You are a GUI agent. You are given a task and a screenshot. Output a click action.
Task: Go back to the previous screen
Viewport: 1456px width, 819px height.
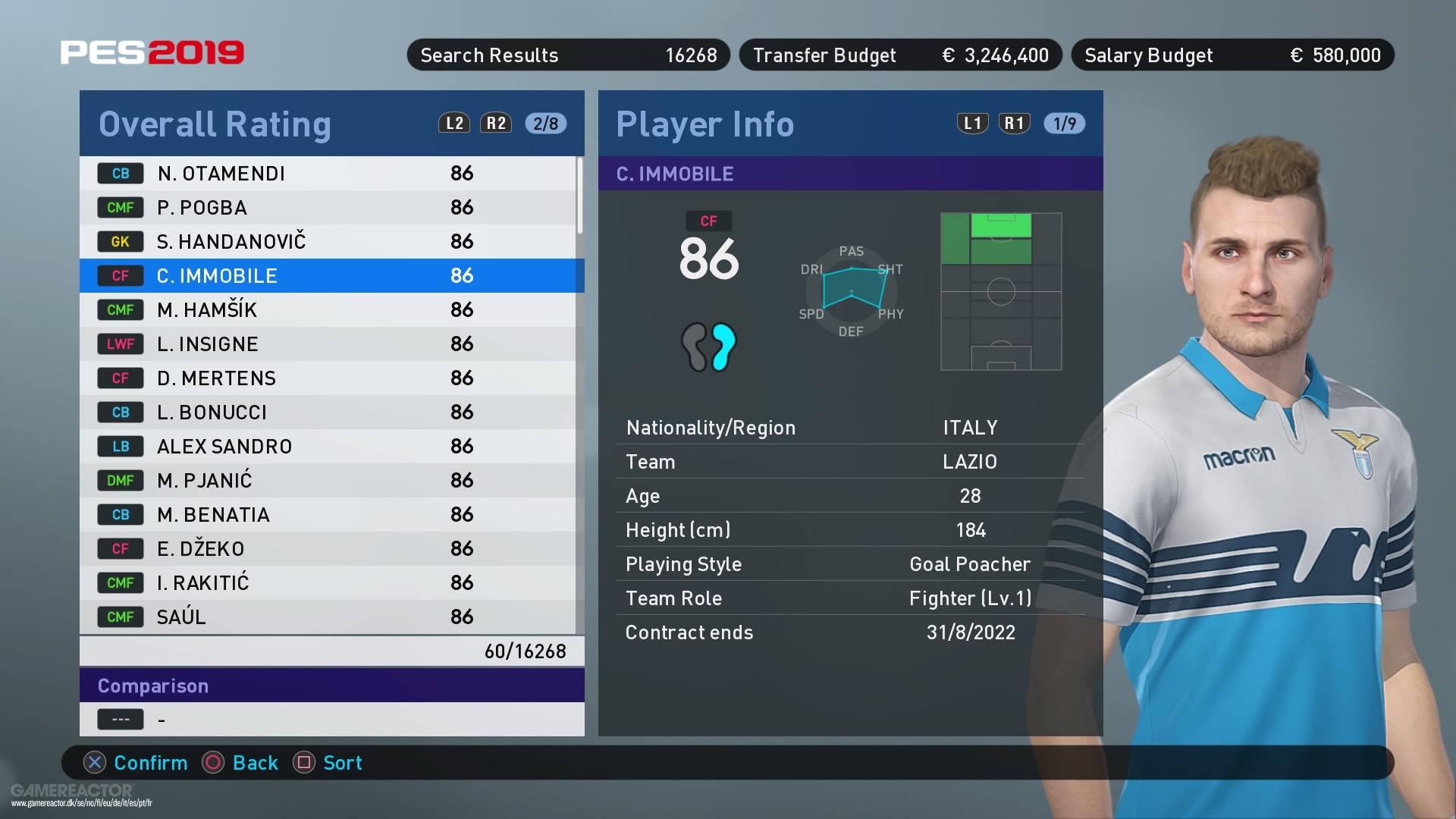coord(241,763)
